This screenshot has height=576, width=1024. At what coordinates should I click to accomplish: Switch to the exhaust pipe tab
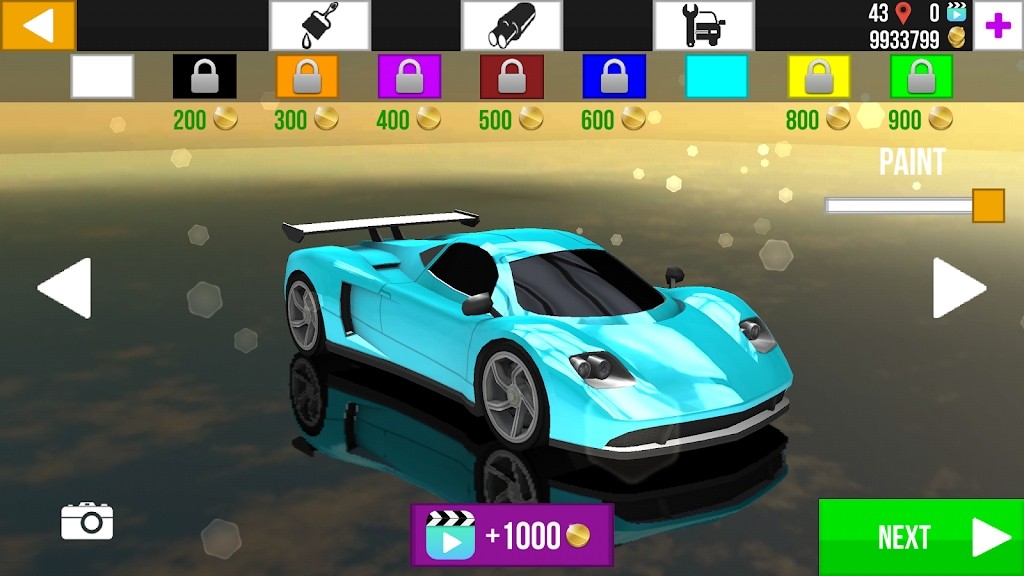point(512,25)
